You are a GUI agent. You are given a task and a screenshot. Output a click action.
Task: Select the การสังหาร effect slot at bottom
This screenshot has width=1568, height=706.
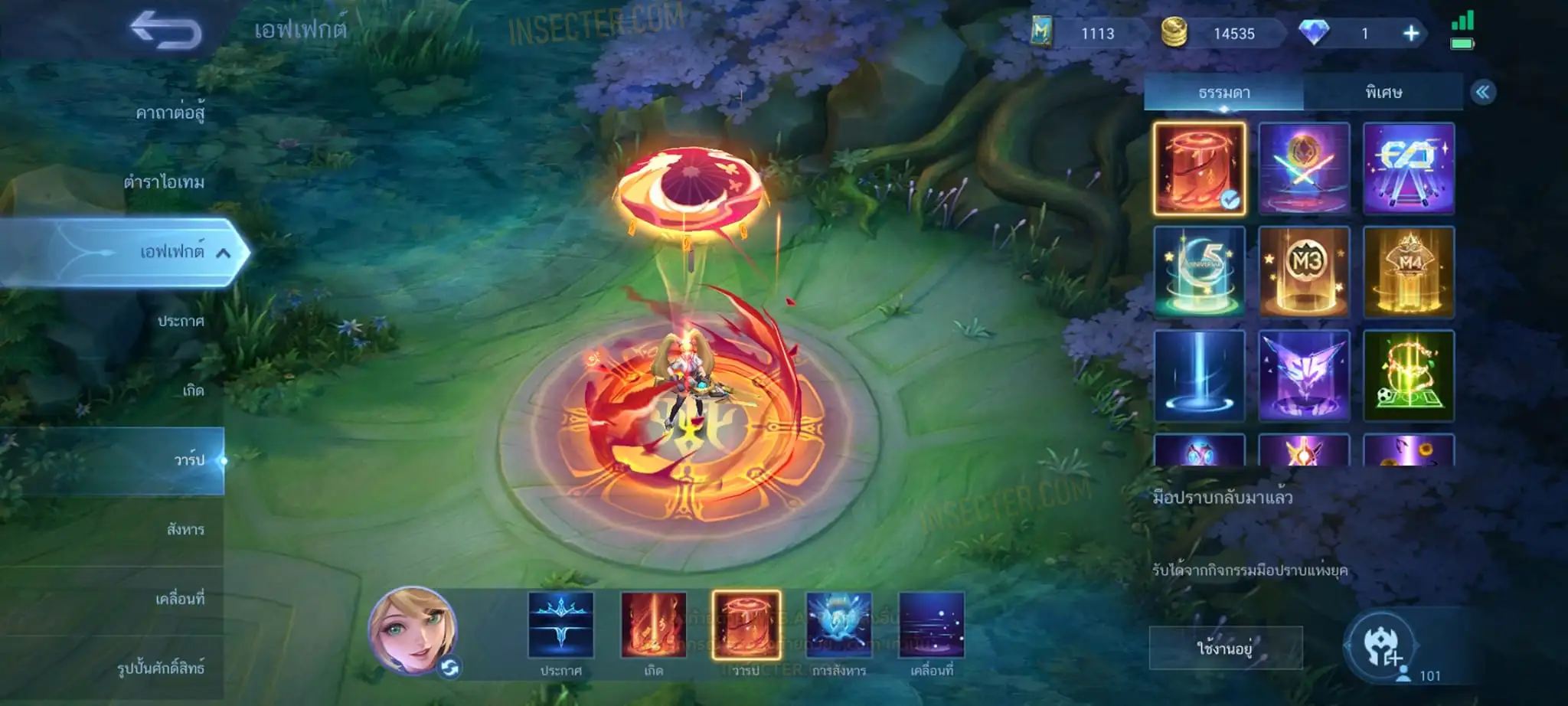[x=838, y=626]
